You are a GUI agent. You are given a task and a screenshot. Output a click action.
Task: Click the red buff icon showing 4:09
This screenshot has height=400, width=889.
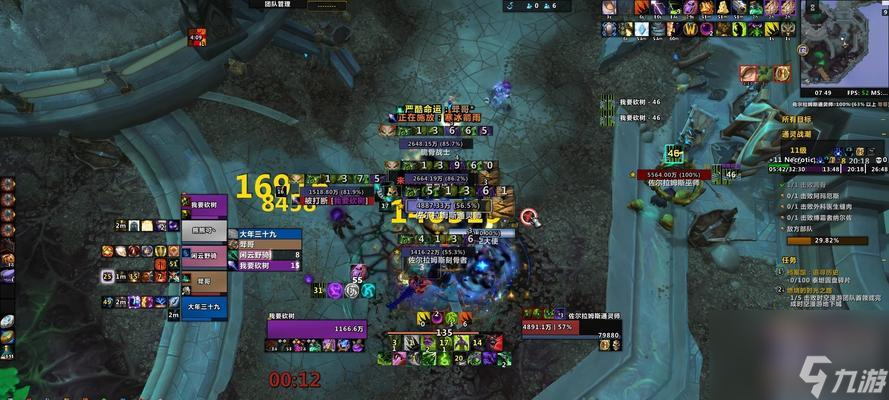click(x=195, y=38)
